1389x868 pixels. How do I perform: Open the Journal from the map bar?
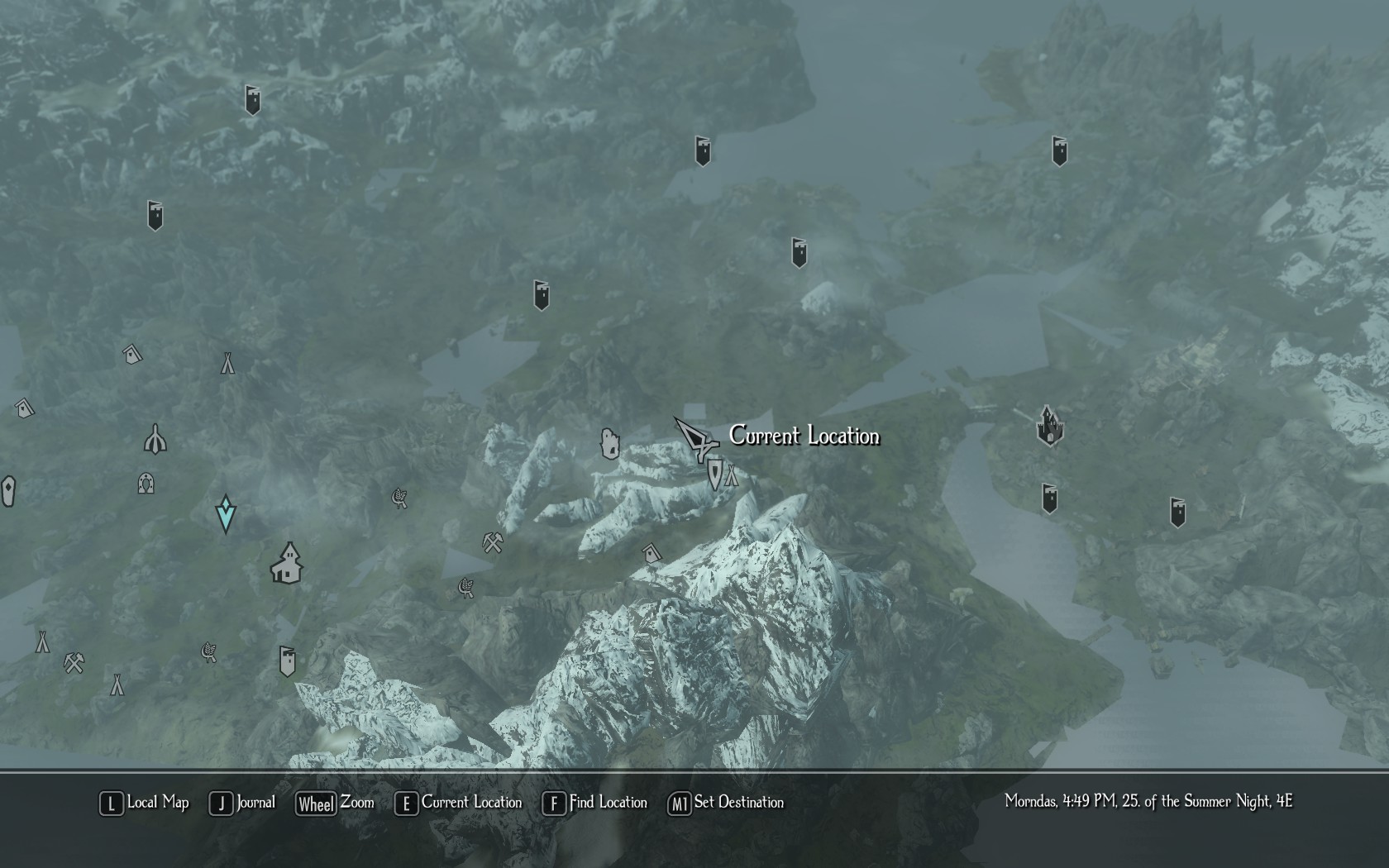[x=243, y=803]
